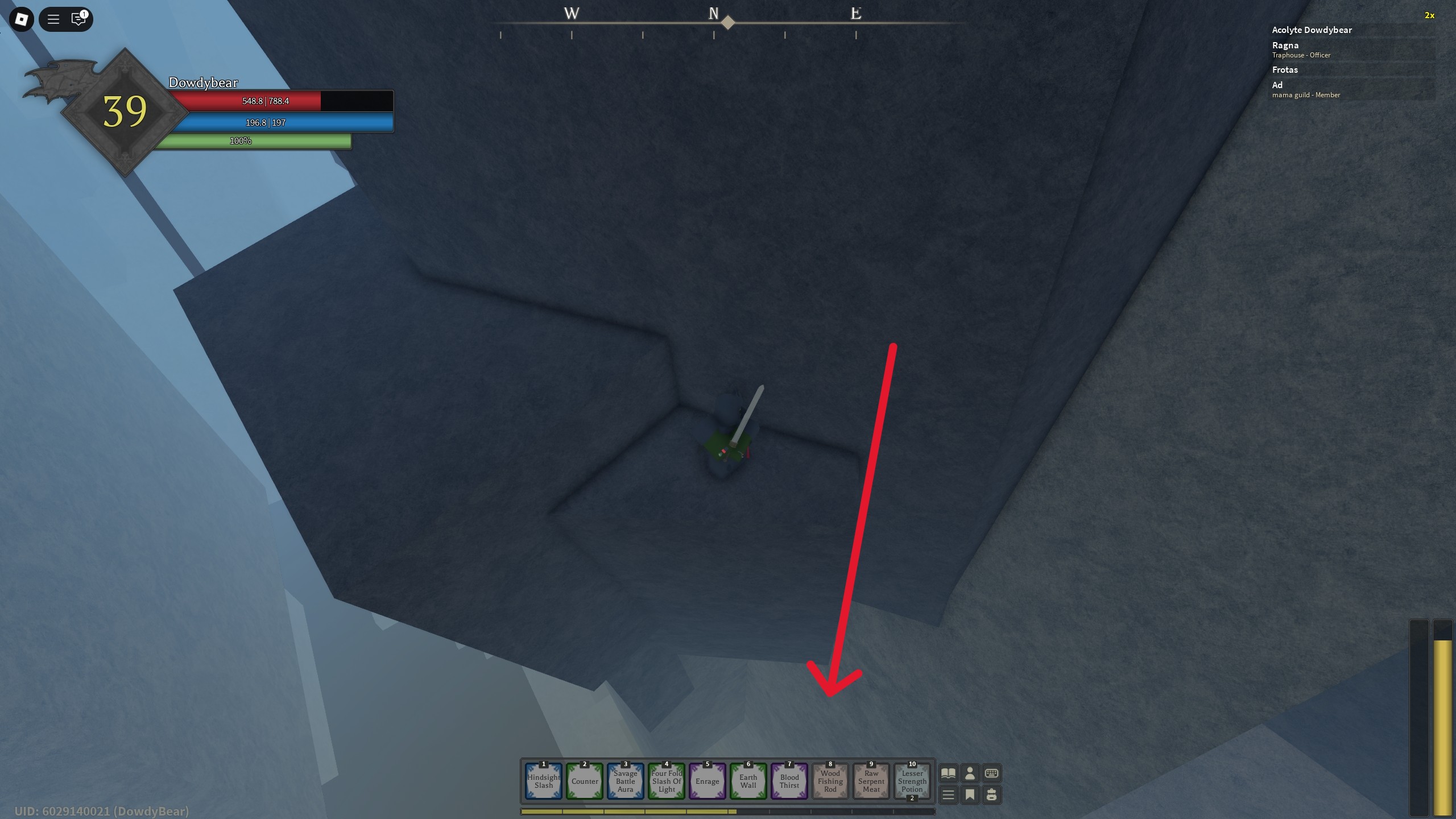Open the Roblox hamburger menu
The image size is (1456, 819).
[x=54, y=19]
